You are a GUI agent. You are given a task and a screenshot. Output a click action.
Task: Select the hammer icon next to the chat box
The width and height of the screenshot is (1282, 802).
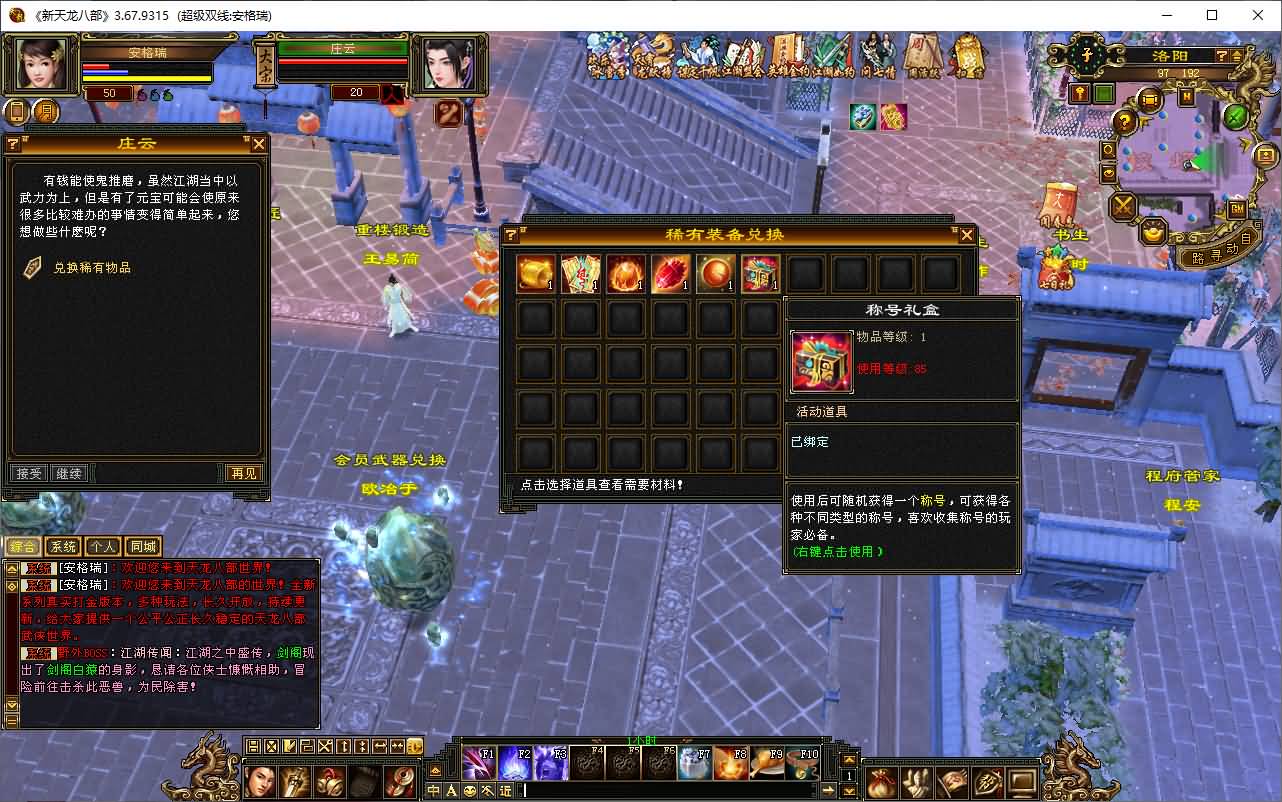point(487,789)
